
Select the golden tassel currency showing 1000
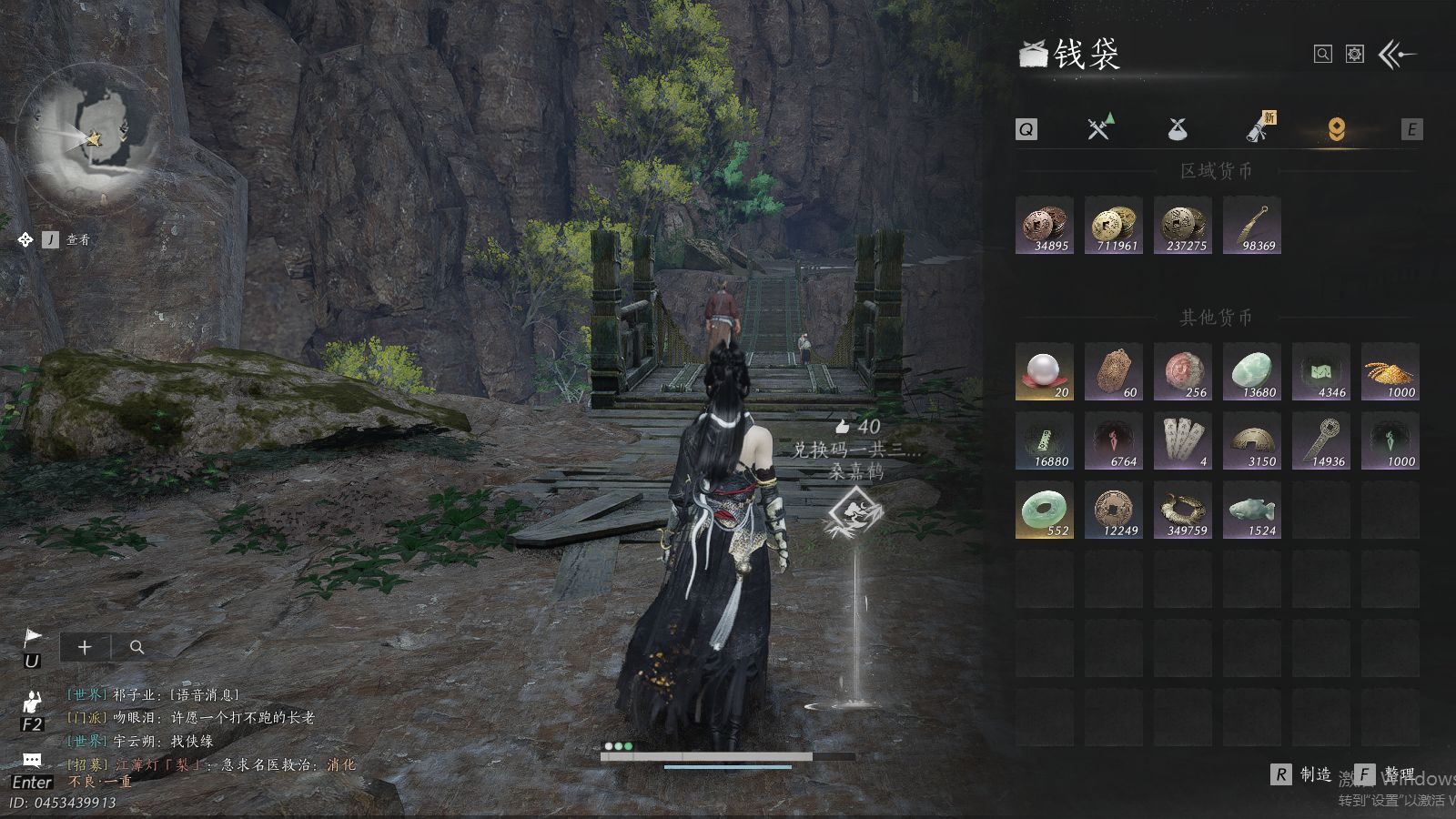tap(1390, 372)
